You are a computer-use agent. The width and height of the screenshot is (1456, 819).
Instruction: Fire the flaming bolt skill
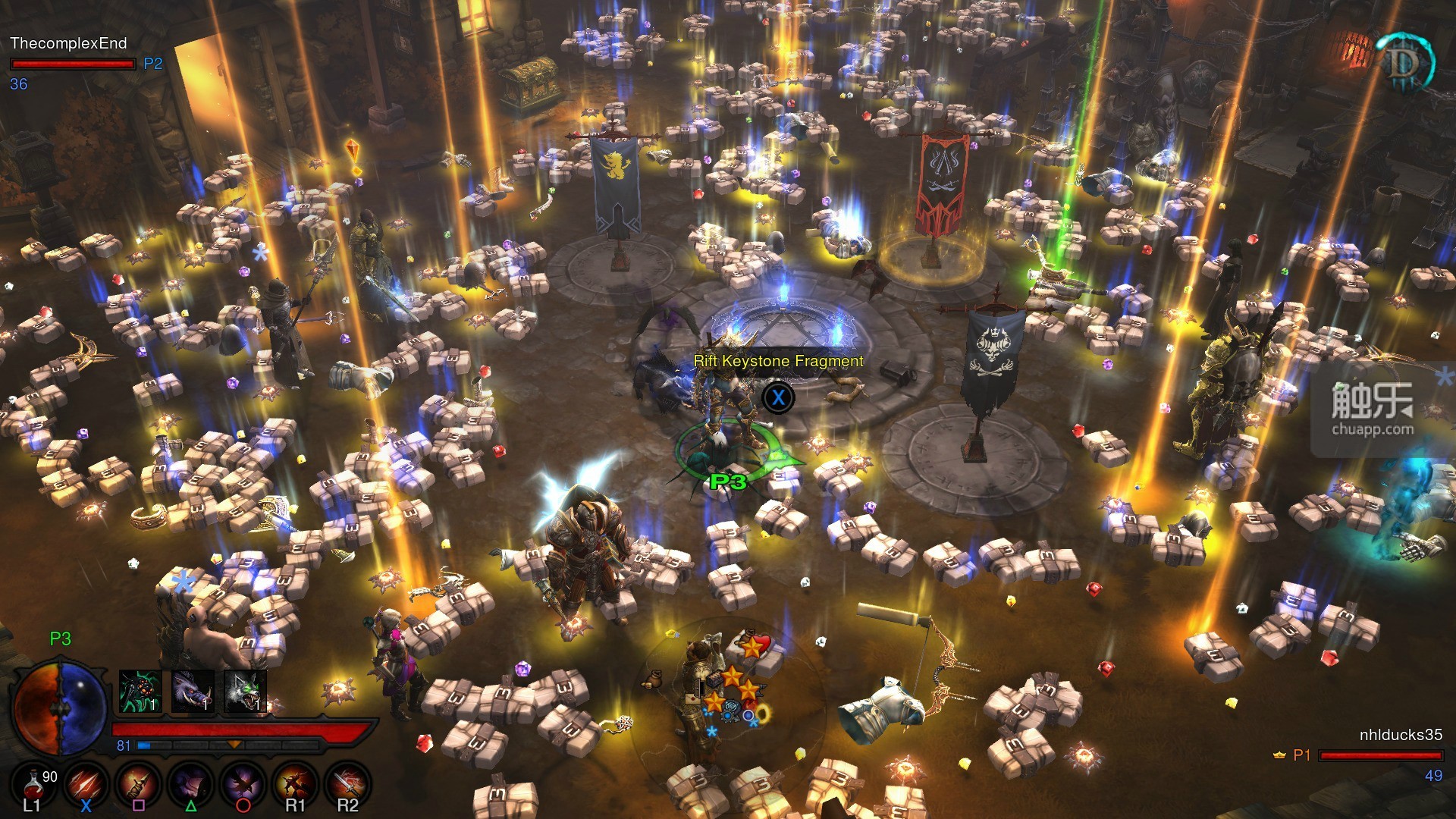138,783
